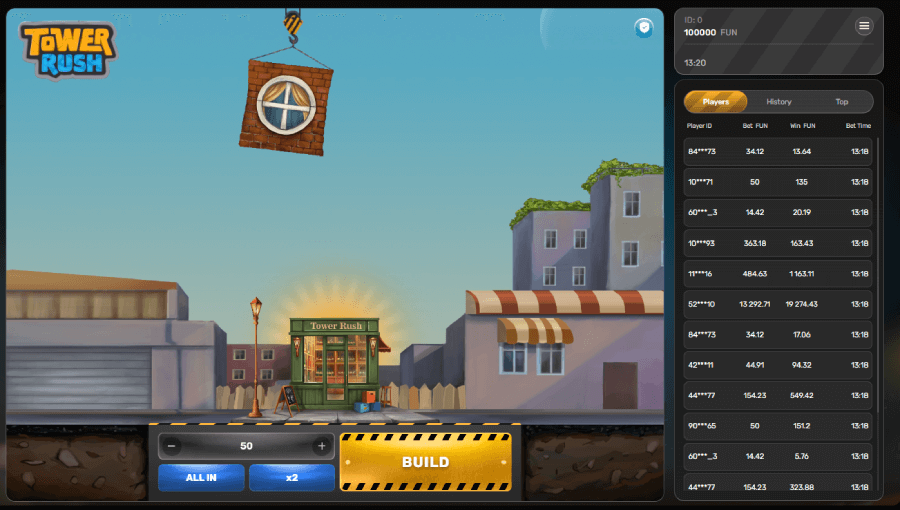Screen dimensions: 900x510
Task: Select the player row with bet 44.91
Action: tap(778, 365)
